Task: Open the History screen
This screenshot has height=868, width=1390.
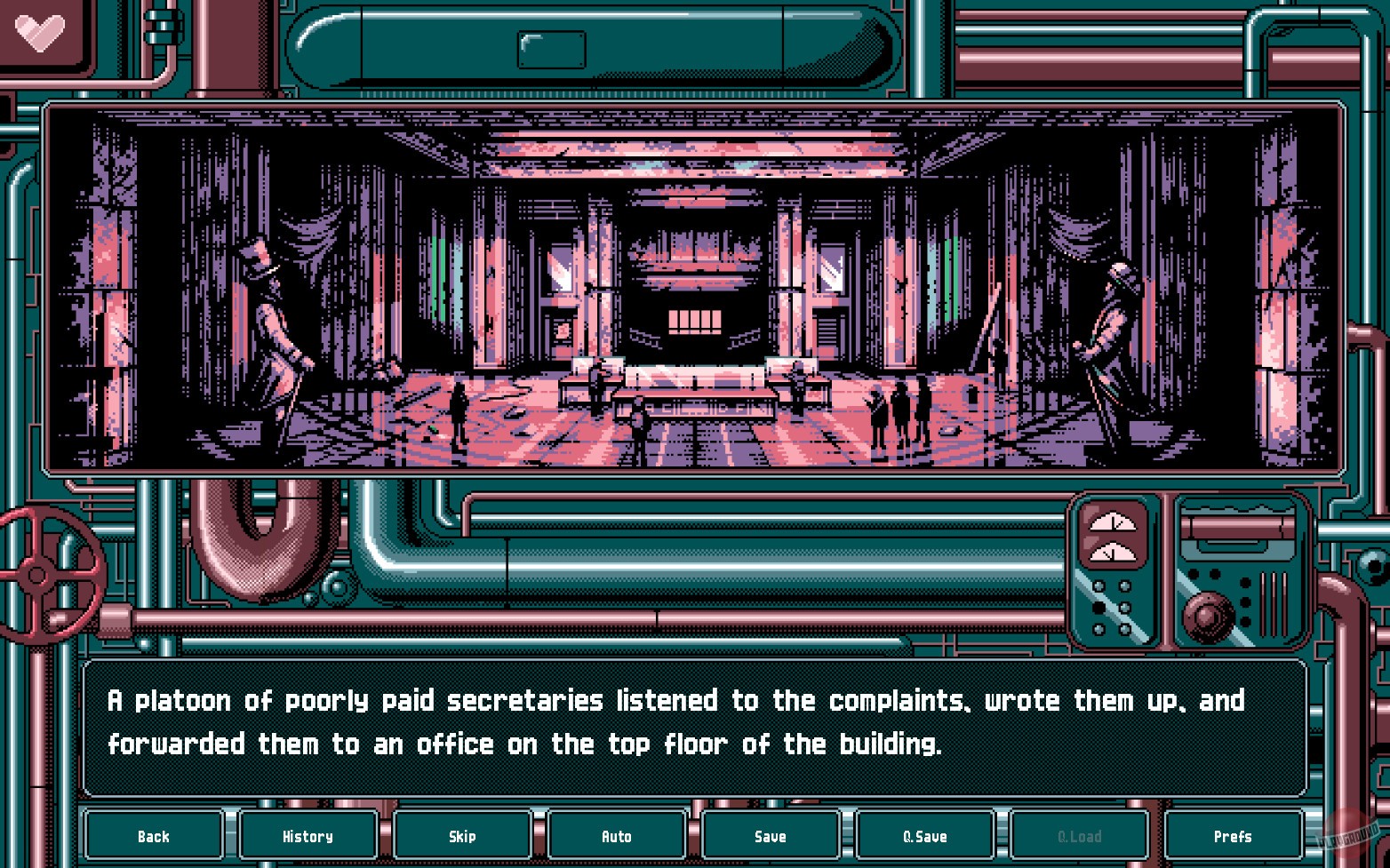Action: click(308, 835)
